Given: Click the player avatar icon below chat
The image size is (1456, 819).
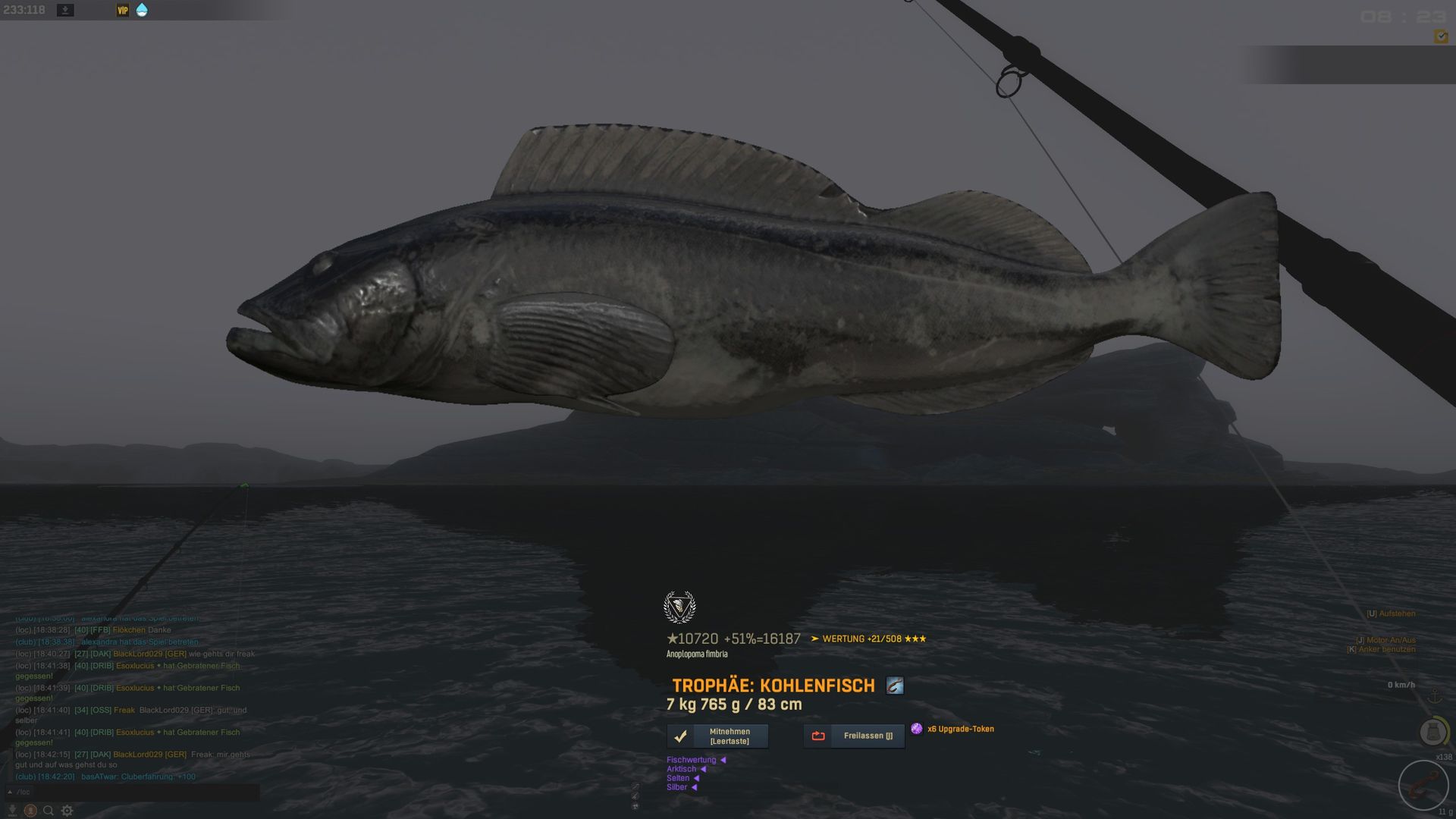Looking at the screenshot, I should (30, 811).
